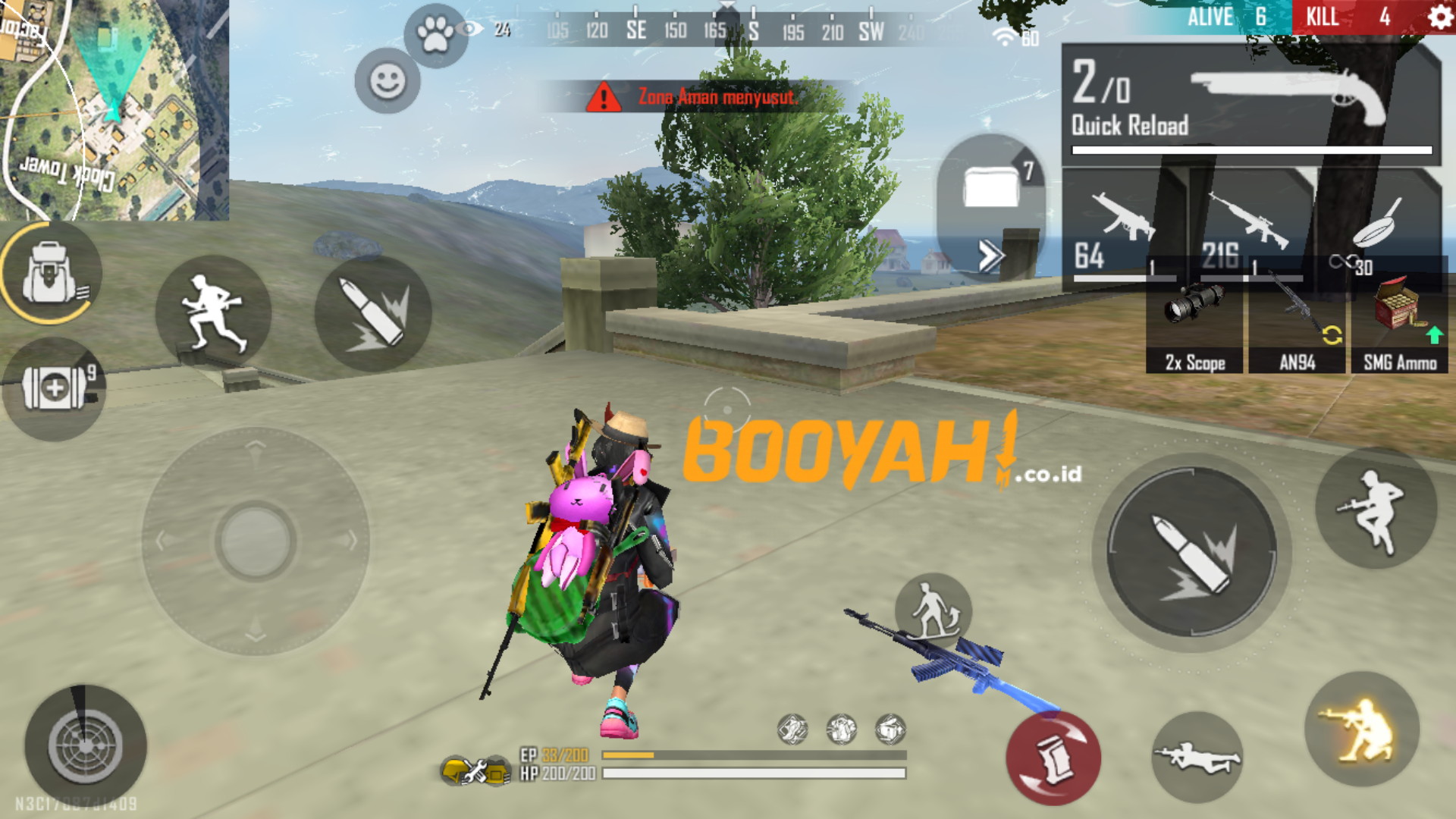
Task: Use the medkit heal button
Action: [x=55, y=388]
